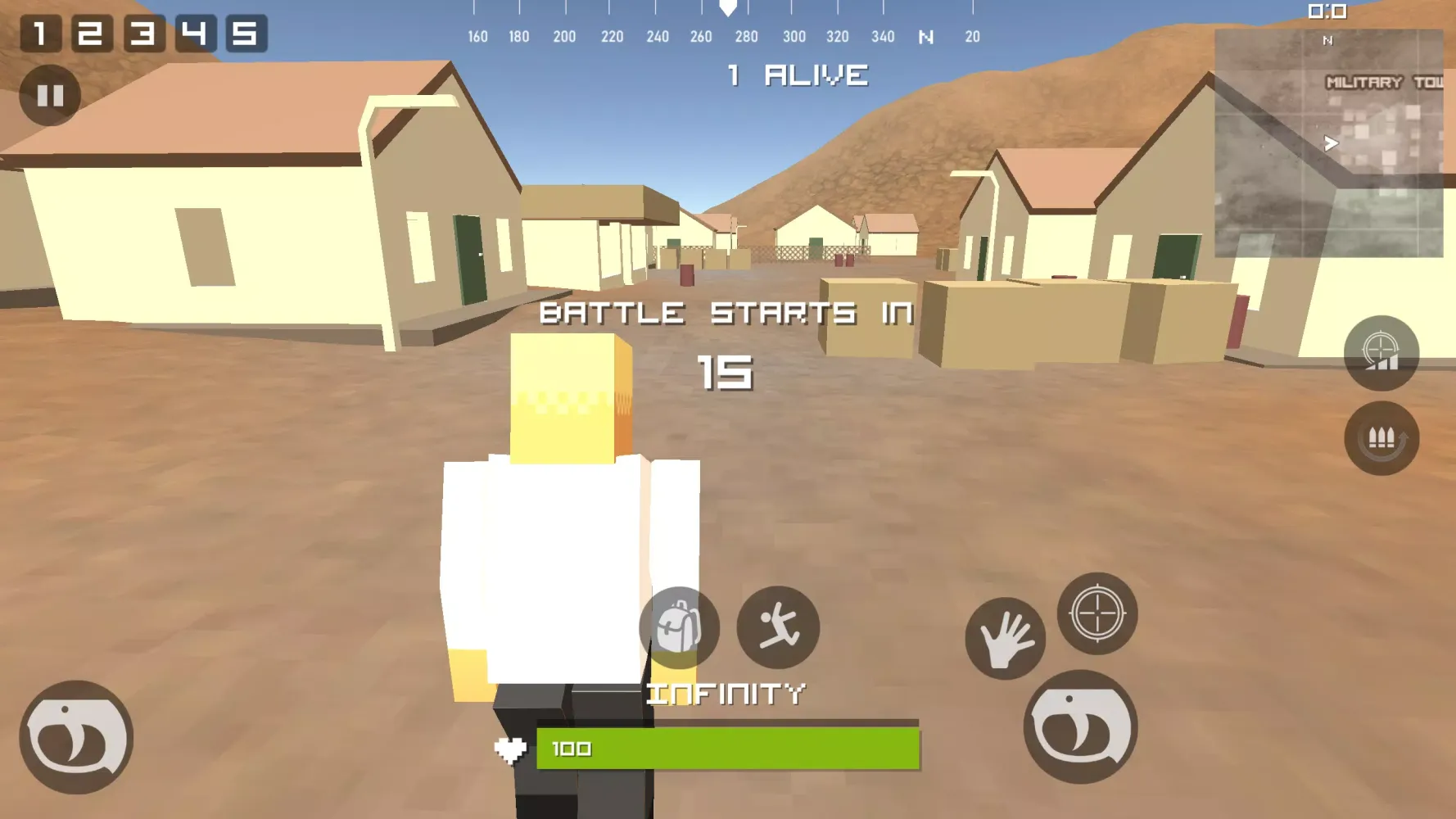Open the scope zoom icon top right

(x=1381, y=354)
